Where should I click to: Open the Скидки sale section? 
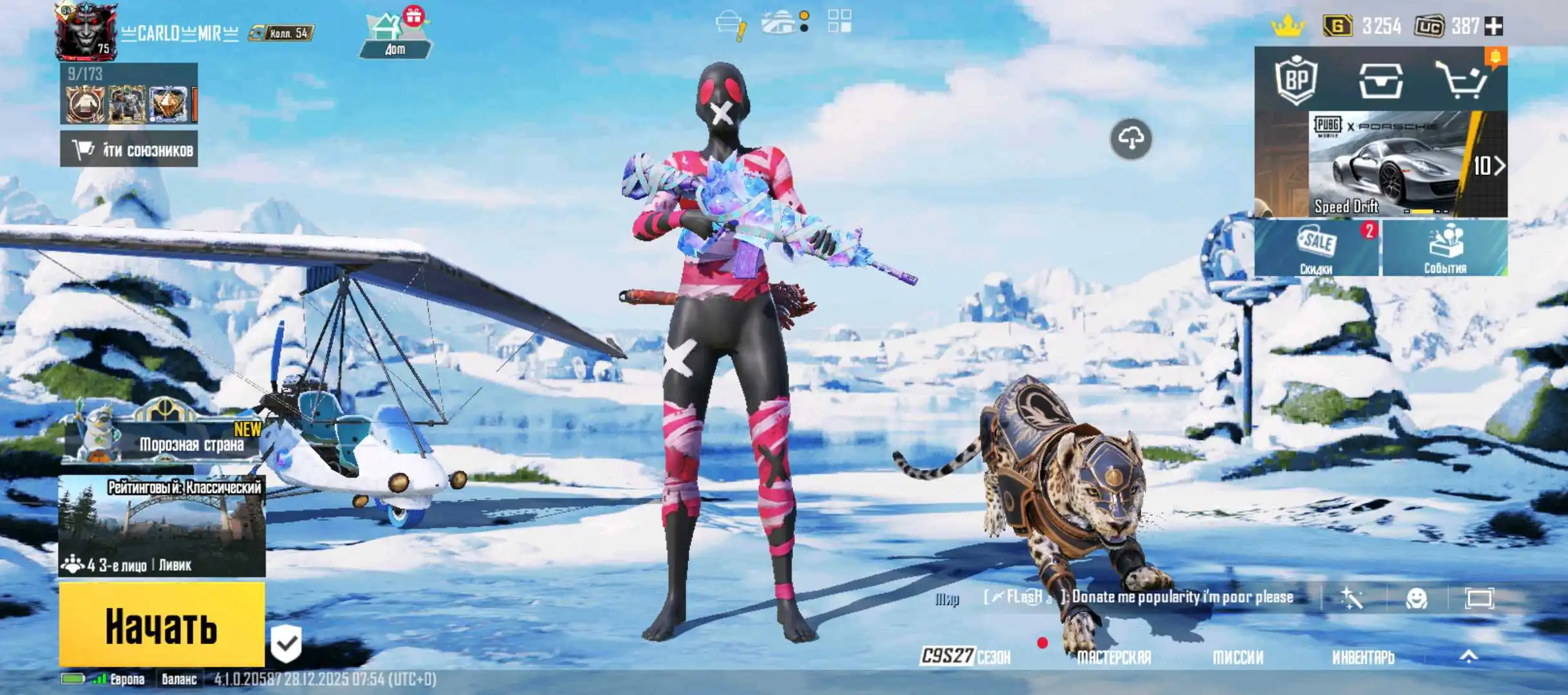1316,248
